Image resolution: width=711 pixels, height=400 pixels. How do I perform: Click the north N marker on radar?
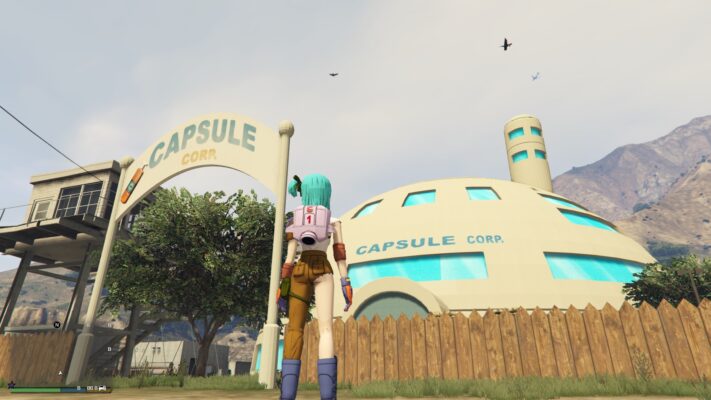(x=57, y=325)
